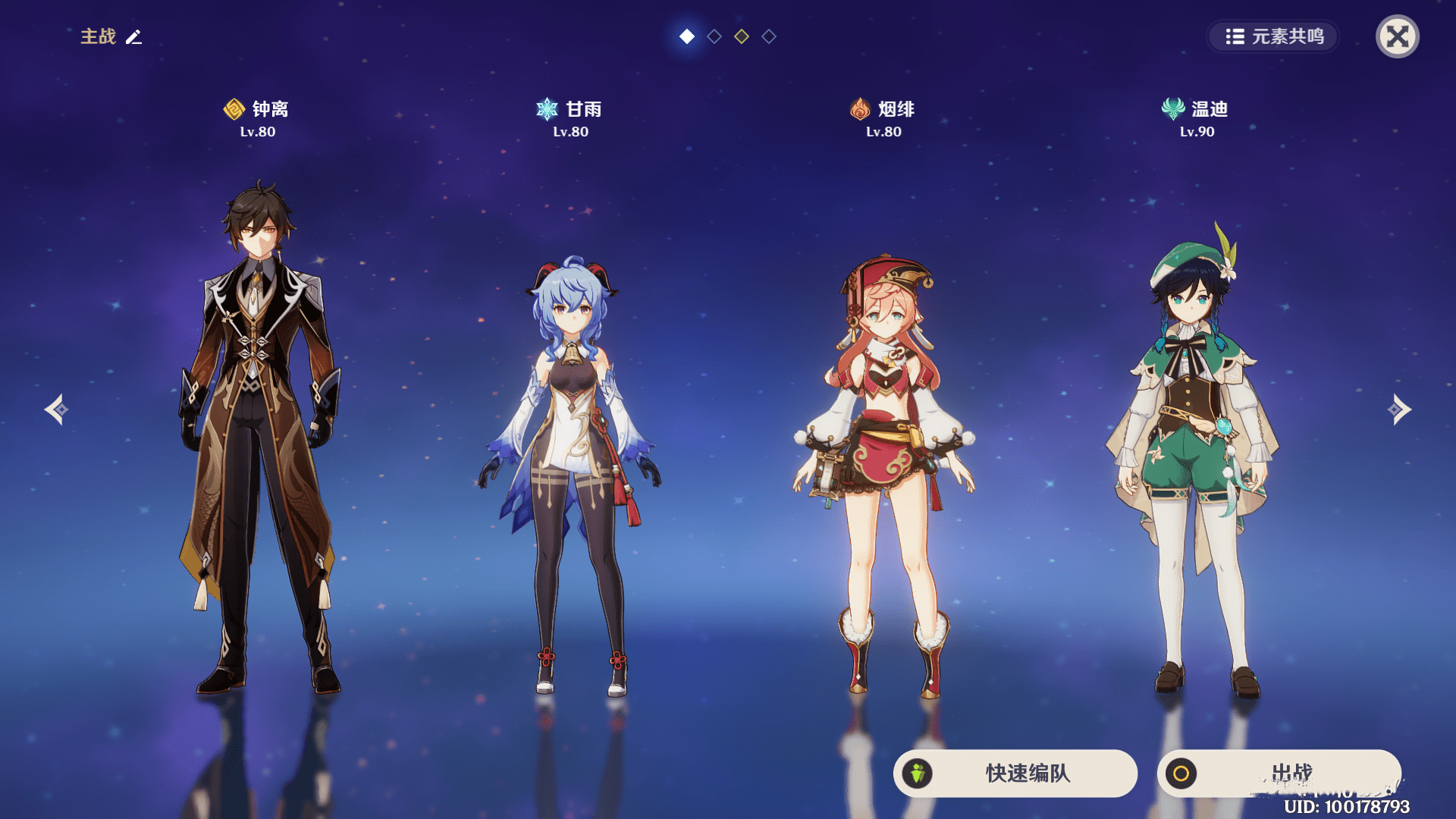Switch to the second party diamond indicator
Image resolution: width=1456 pixels, height=819 pixels.
click(714, 35)
